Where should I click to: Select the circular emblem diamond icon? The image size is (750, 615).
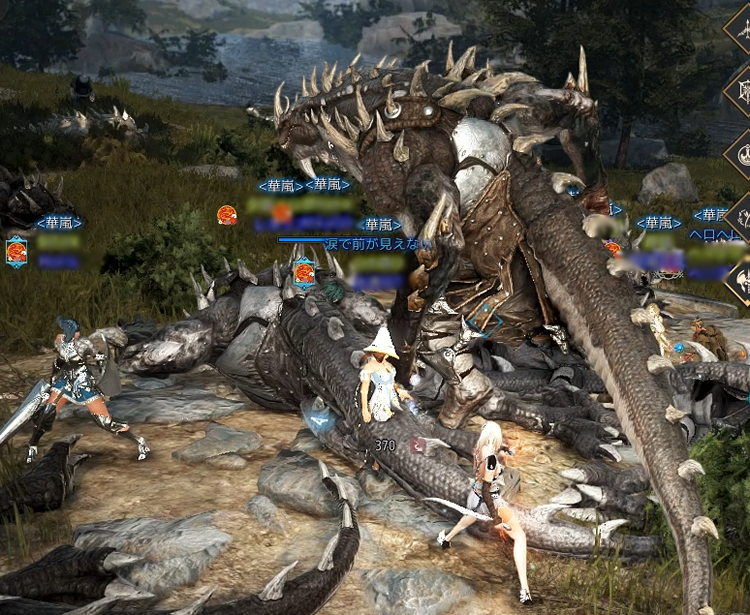point(742,155)
